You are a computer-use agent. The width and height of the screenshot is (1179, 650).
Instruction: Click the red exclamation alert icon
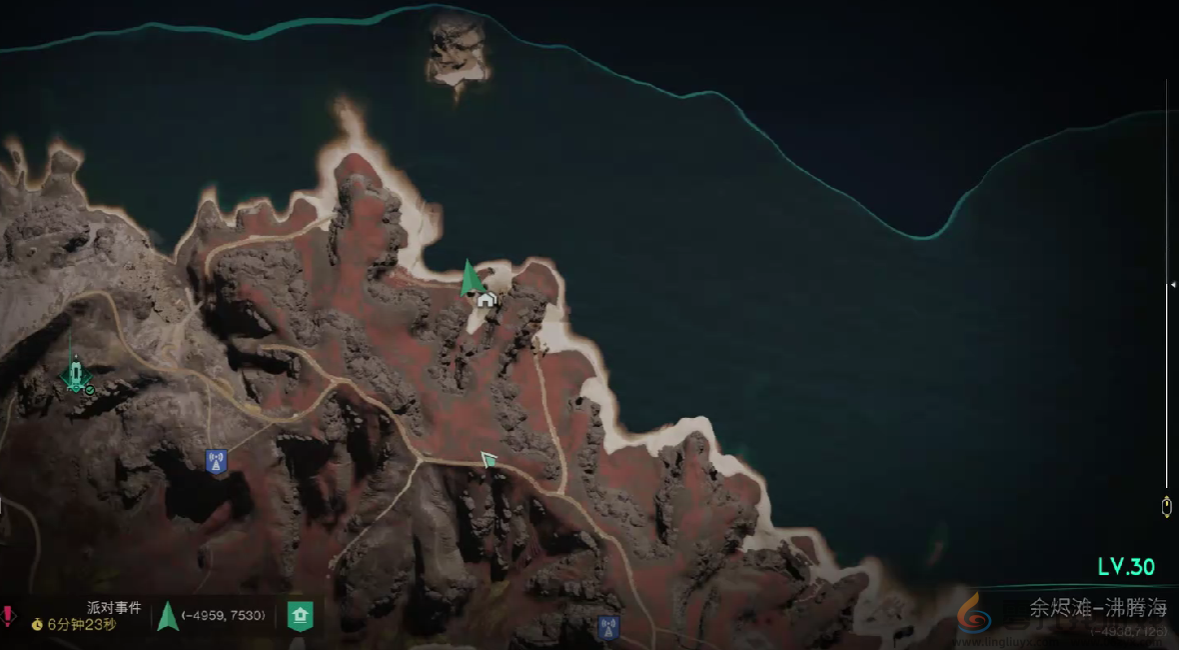[8, 615]
